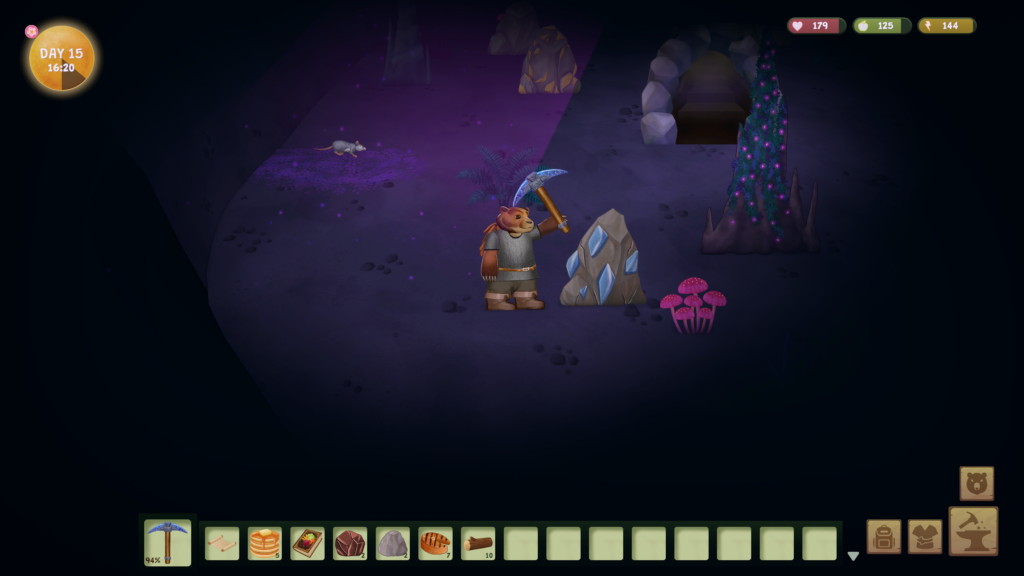Open the anvil crafting menu
This screenshot has height=576, width=1024.
pyautogui.click(x=973, y=530)
